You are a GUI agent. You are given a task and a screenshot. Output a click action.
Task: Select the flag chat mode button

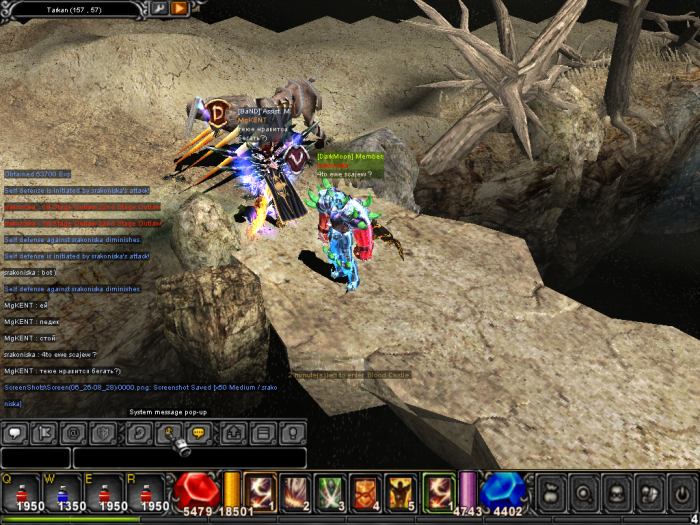coord(43,434)
